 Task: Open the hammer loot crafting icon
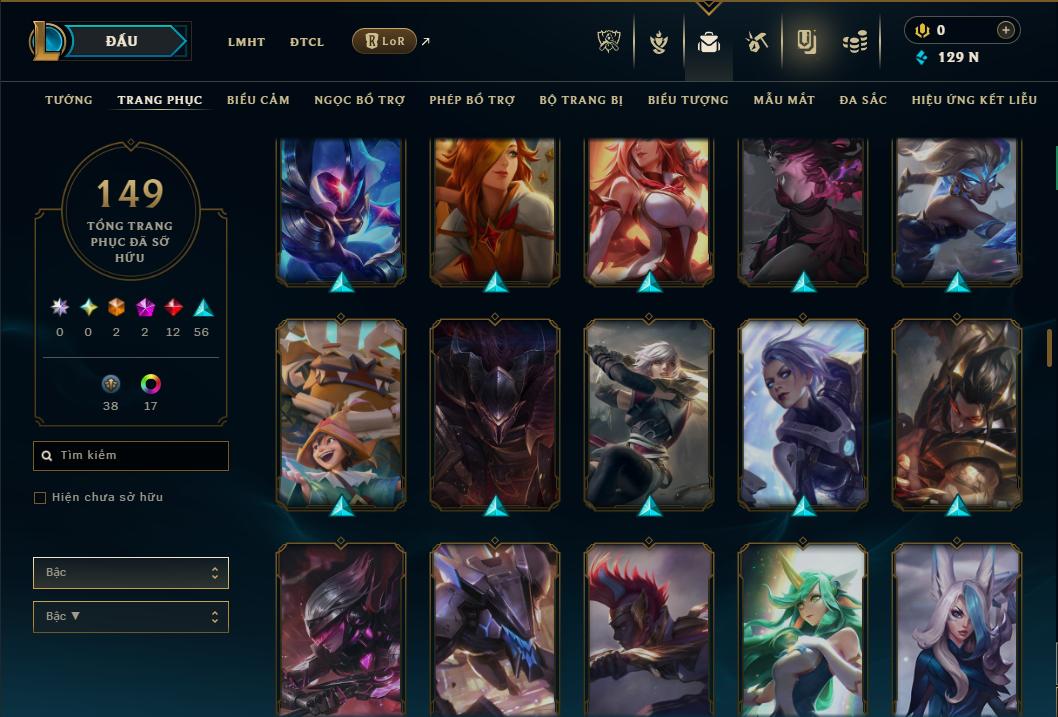point(756,42)
